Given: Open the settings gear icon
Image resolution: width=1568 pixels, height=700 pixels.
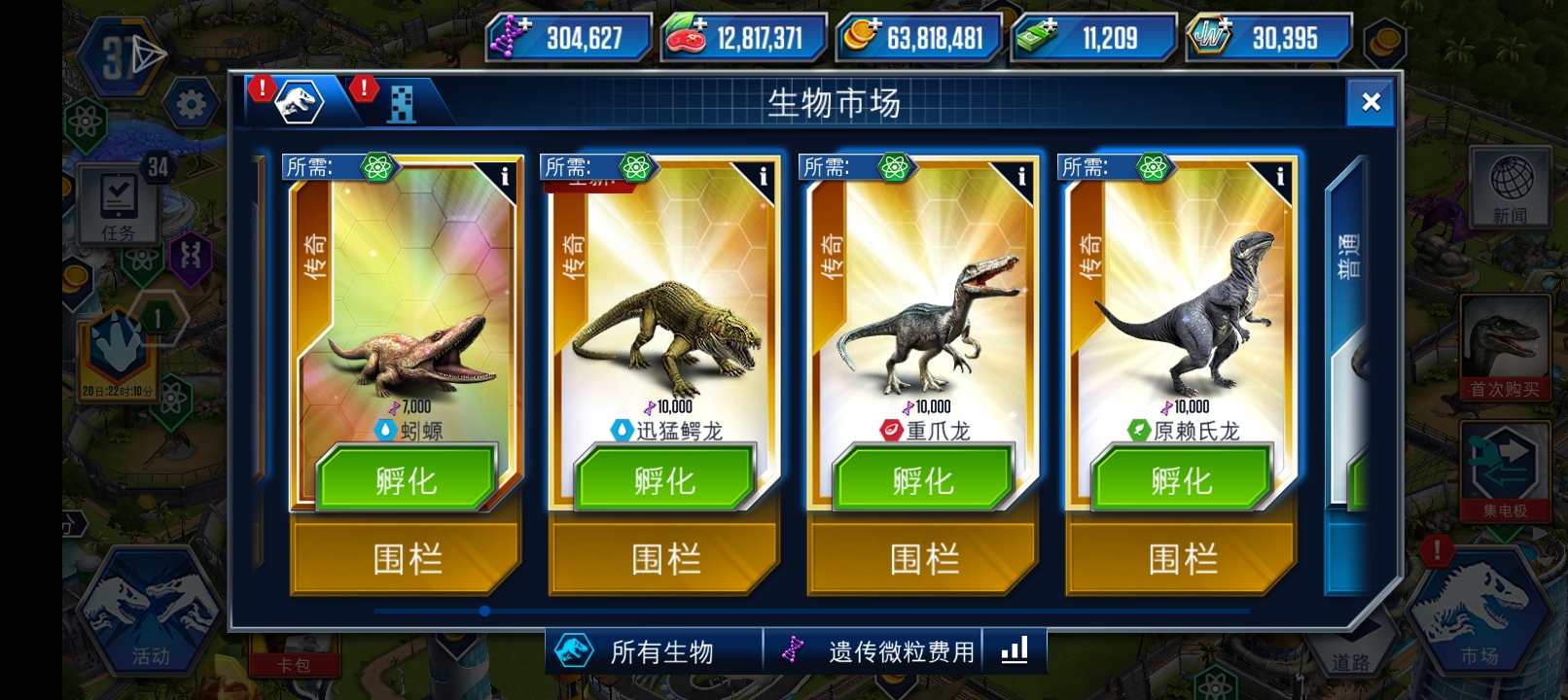Looking at the screenshot, I should (x=192, y=101).
